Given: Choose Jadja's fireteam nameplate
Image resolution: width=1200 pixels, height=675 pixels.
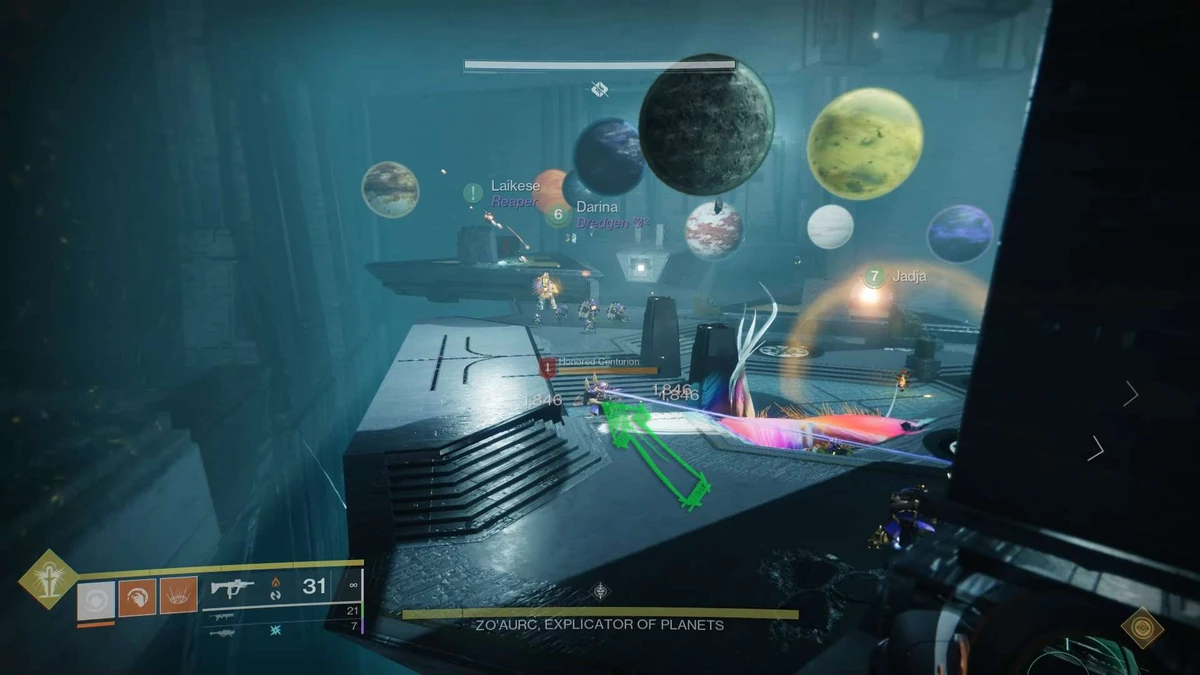Looking at the screenshot, I should (910, 276).
